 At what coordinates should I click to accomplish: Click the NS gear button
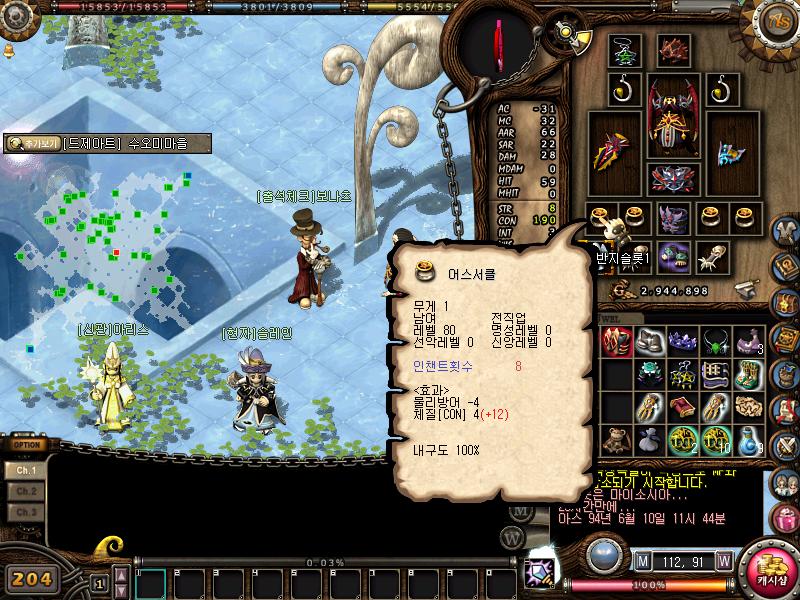pos(777,22)
